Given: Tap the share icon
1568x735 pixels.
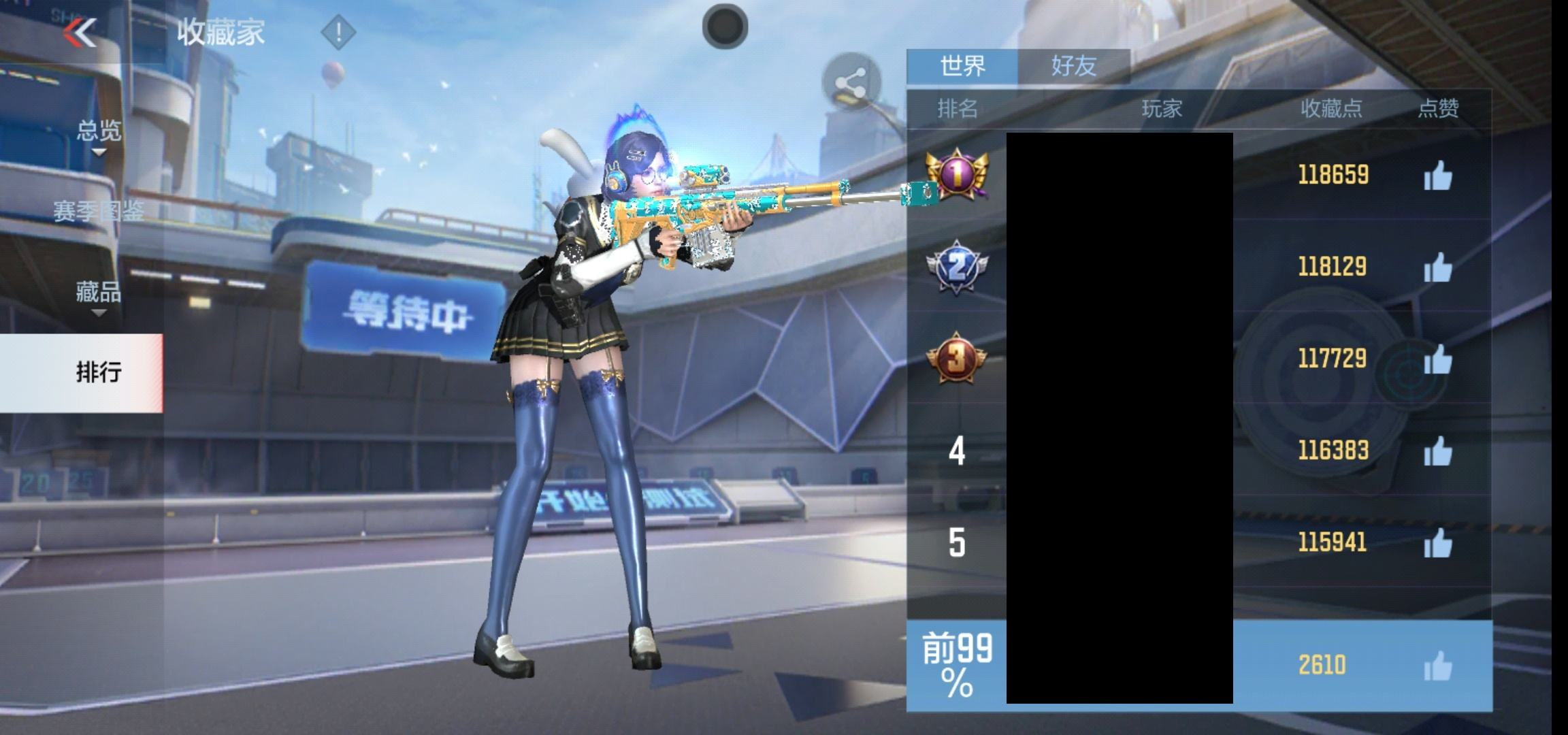Looking at the screenshot, I should click(851, 85).
